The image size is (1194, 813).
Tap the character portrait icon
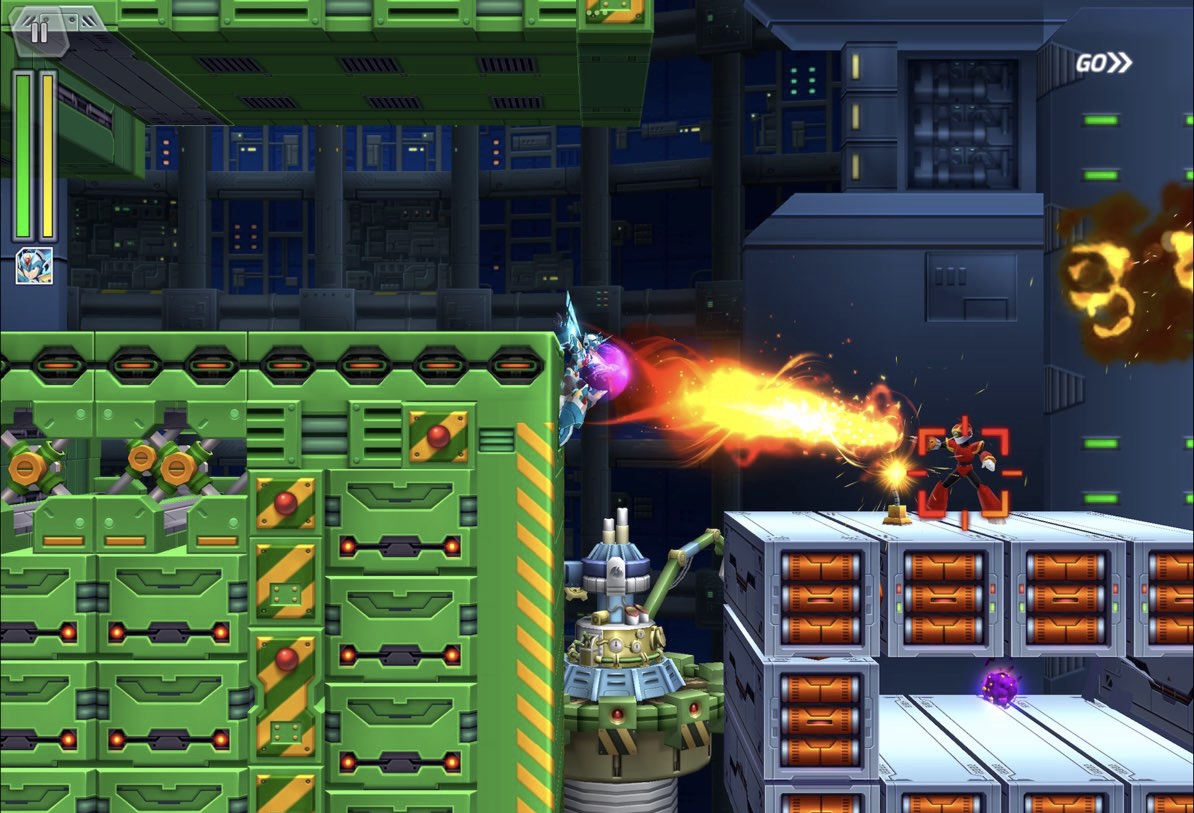34,266
